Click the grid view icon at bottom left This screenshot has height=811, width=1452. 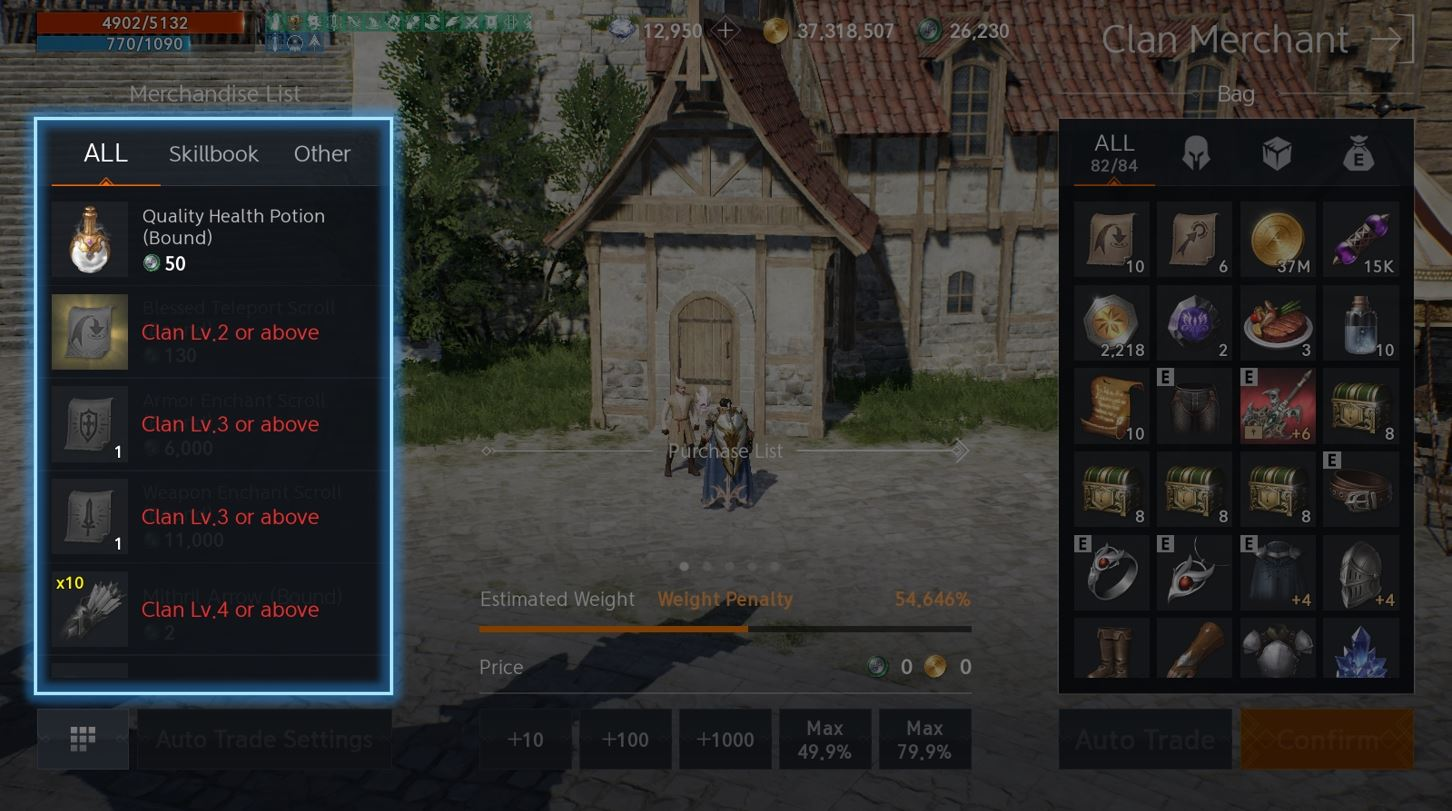83,739
